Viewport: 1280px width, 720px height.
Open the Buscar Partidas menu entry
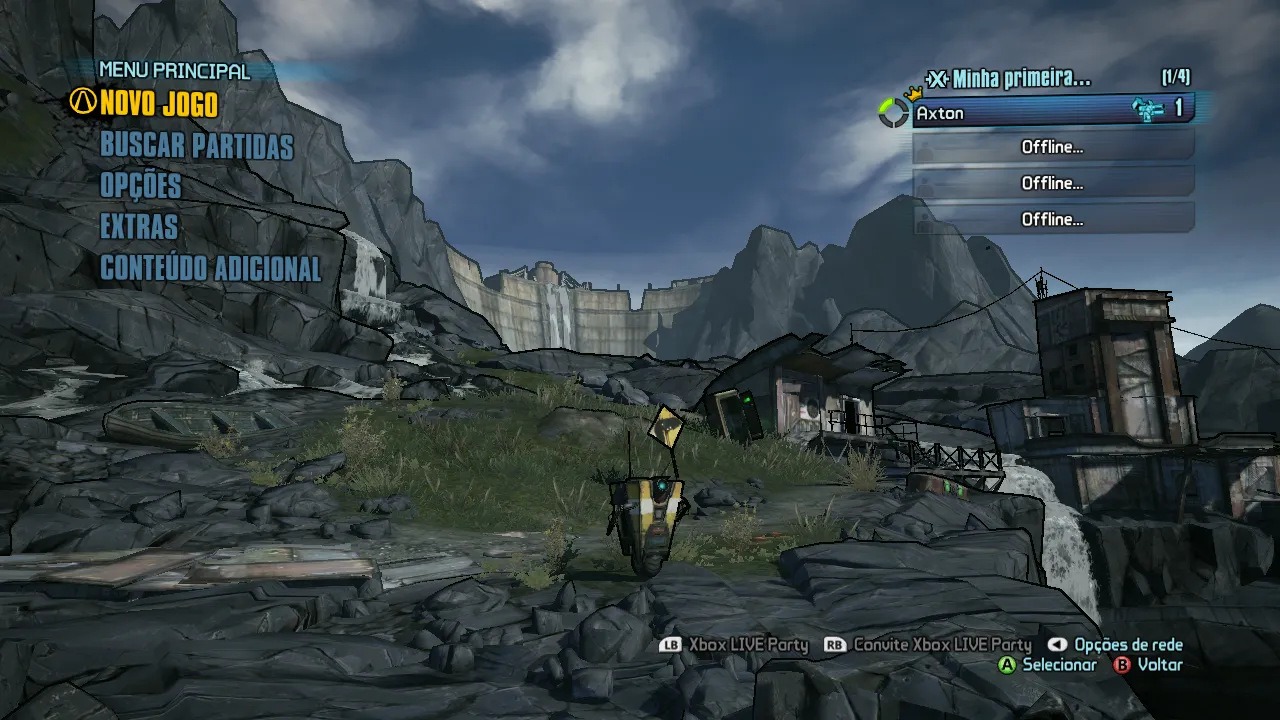click(x=196, y=146)
